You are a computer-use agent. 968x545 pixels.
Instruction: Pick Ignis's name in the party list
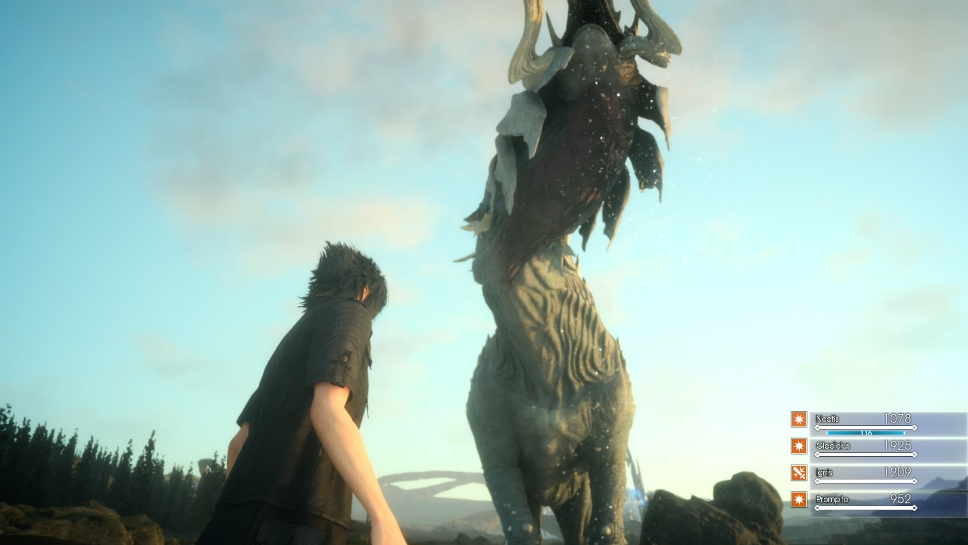825,471
